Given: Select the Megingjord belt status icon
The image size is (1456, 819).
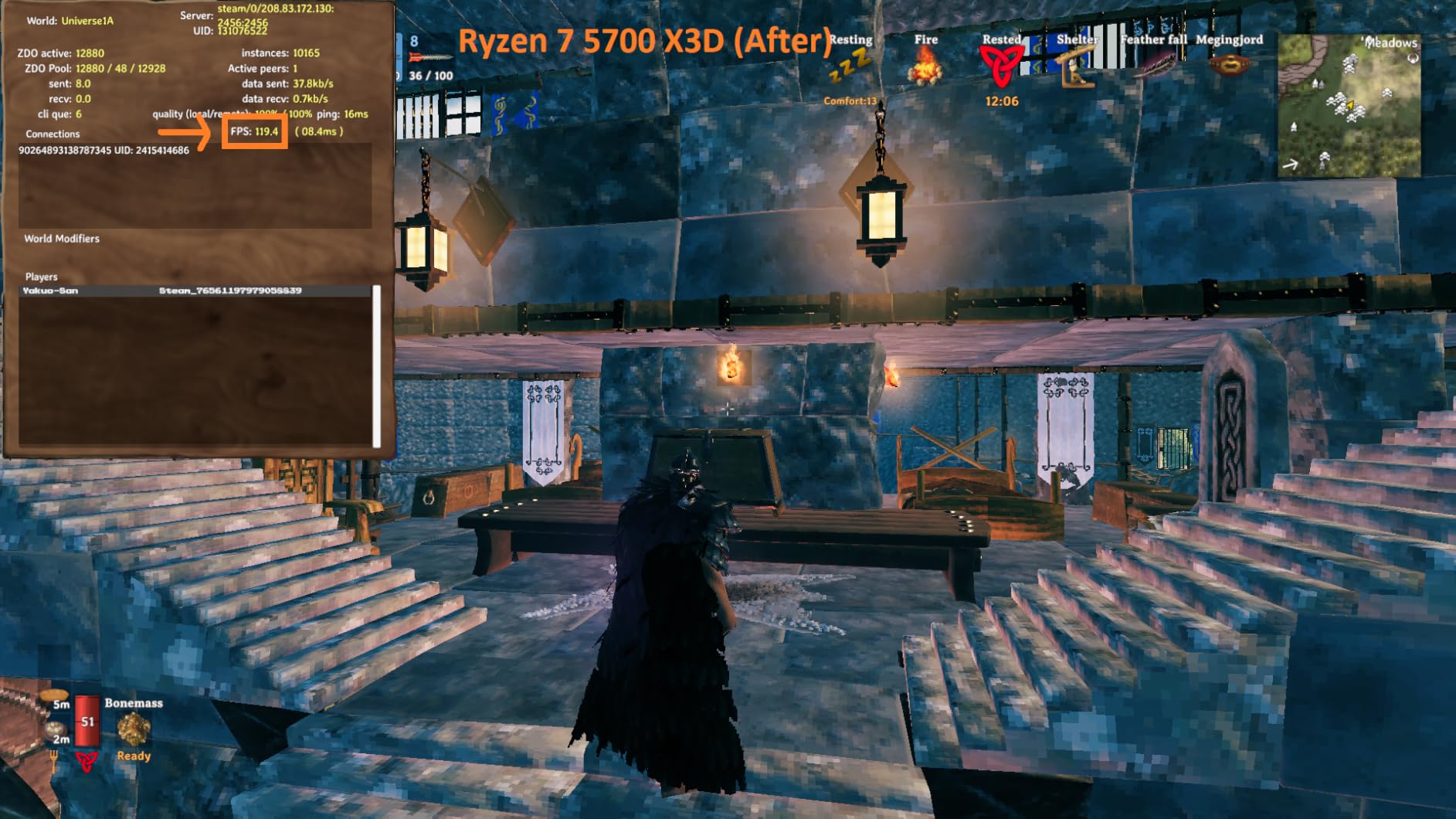Looking at the screenshot, I should (x=1229, y=66).
